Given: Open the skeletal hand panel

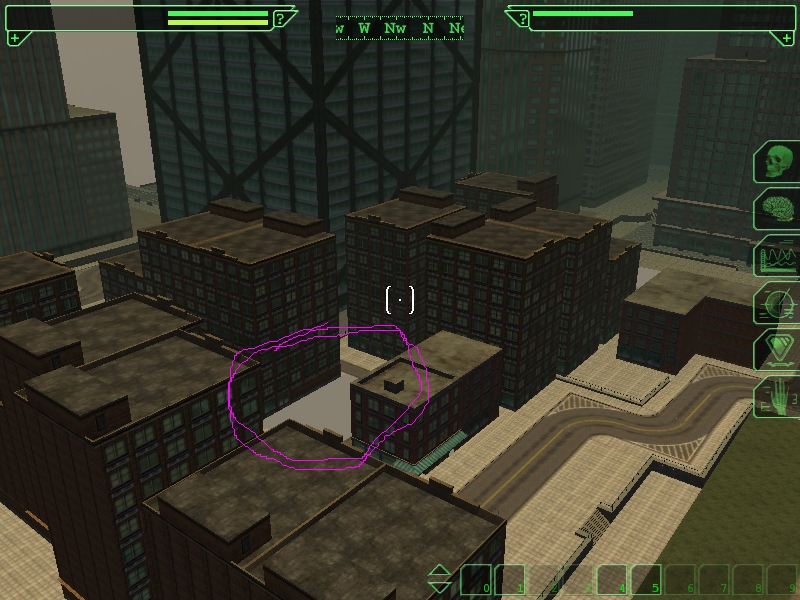Looking at the screenshot, I should [777, 397].
